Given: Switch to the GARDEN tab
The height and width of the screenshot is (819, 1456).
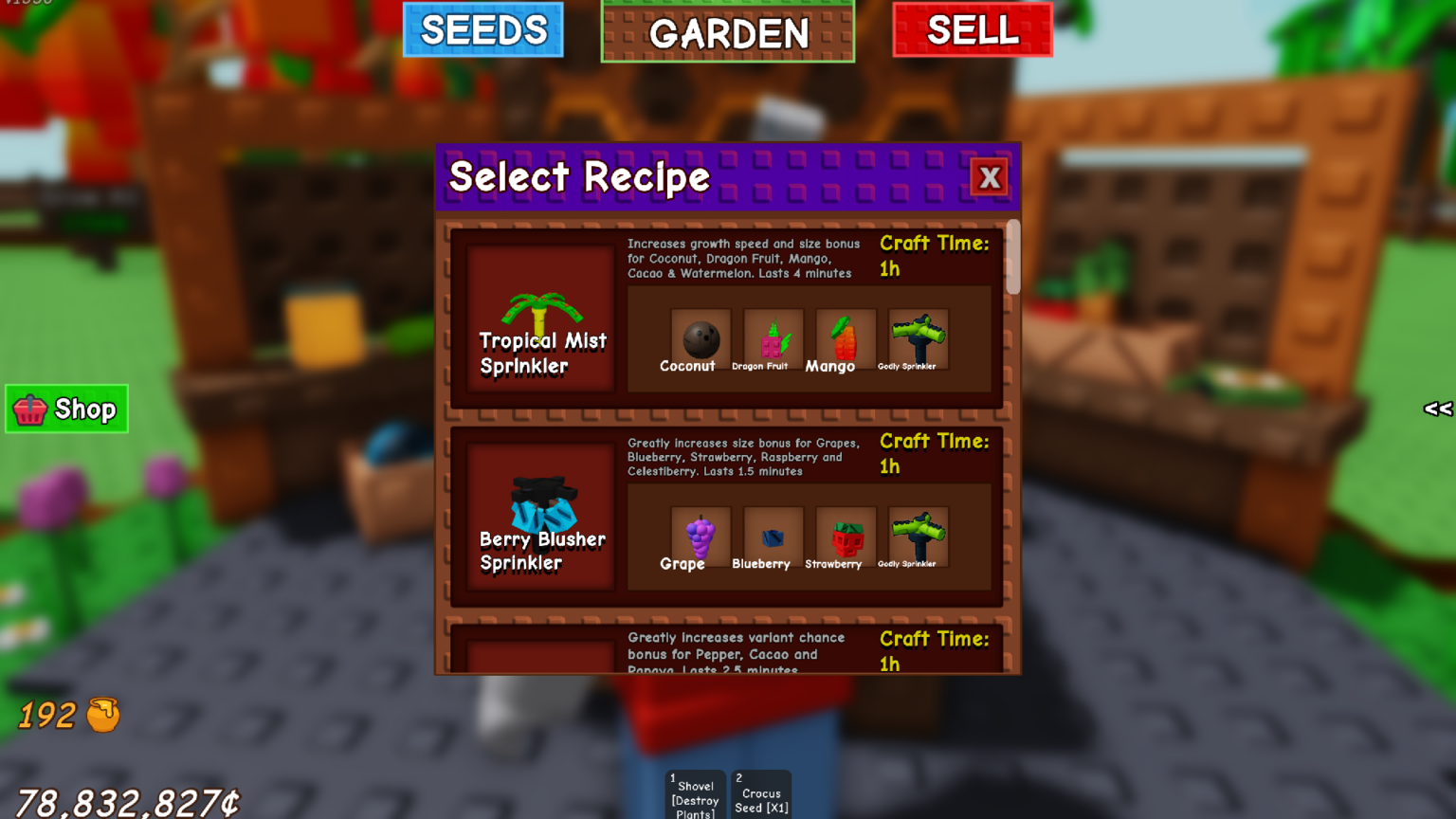Looking at the screenshot, I should point(728,33).
